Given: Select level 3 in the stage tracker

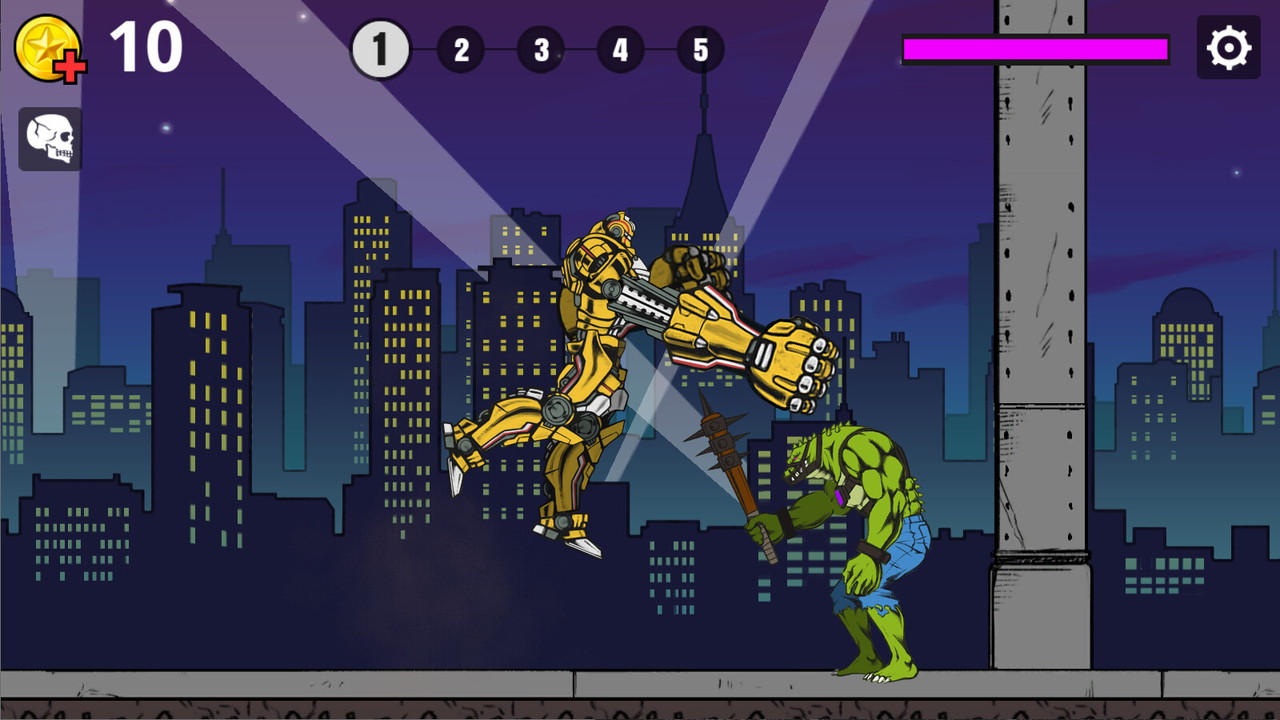Looking at the screenshot, I should (541, 49).
